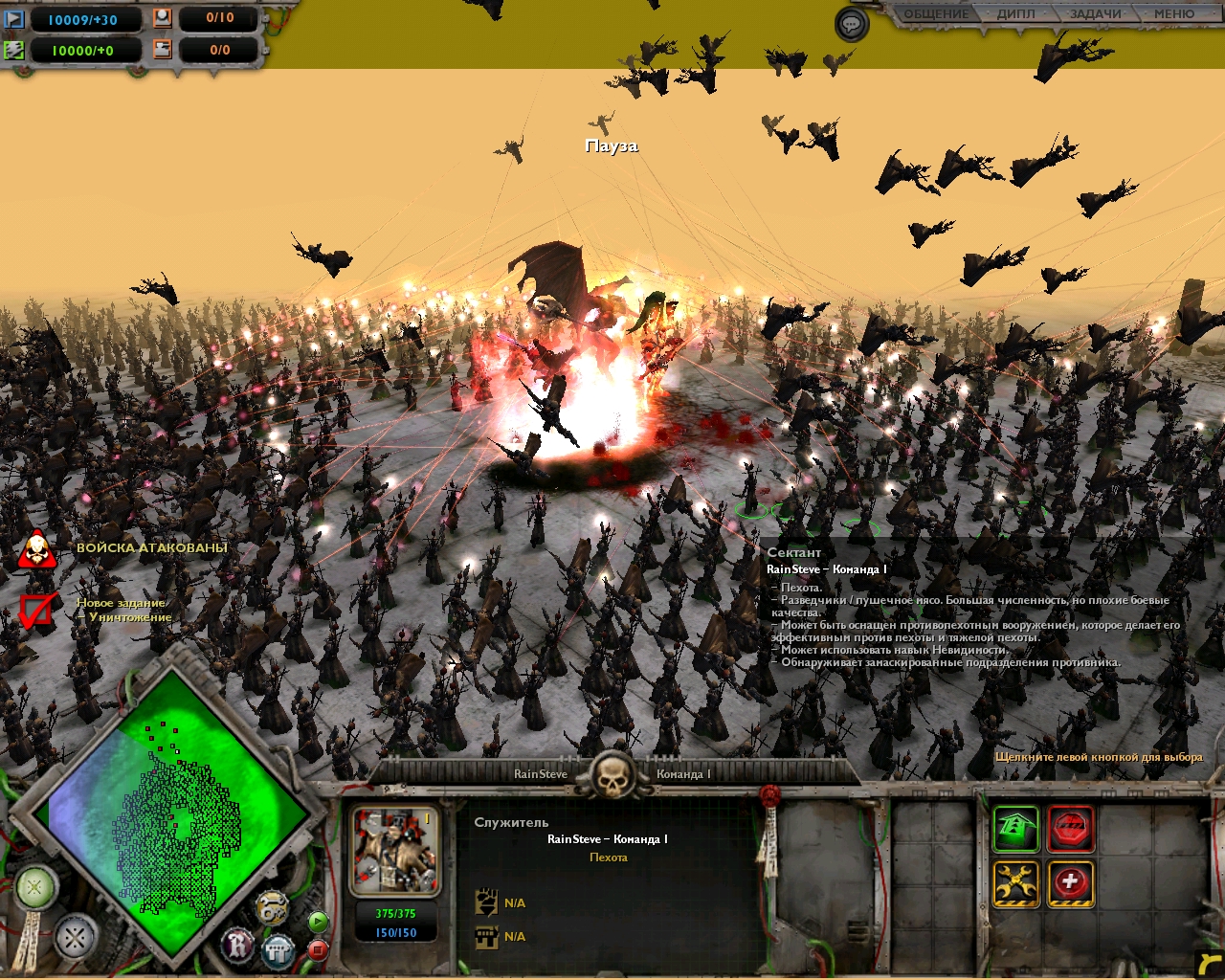Open the МЕНЮ button
This screenshot has height=980, width=1225.
pyautogui.click(x=1173, y=14)
